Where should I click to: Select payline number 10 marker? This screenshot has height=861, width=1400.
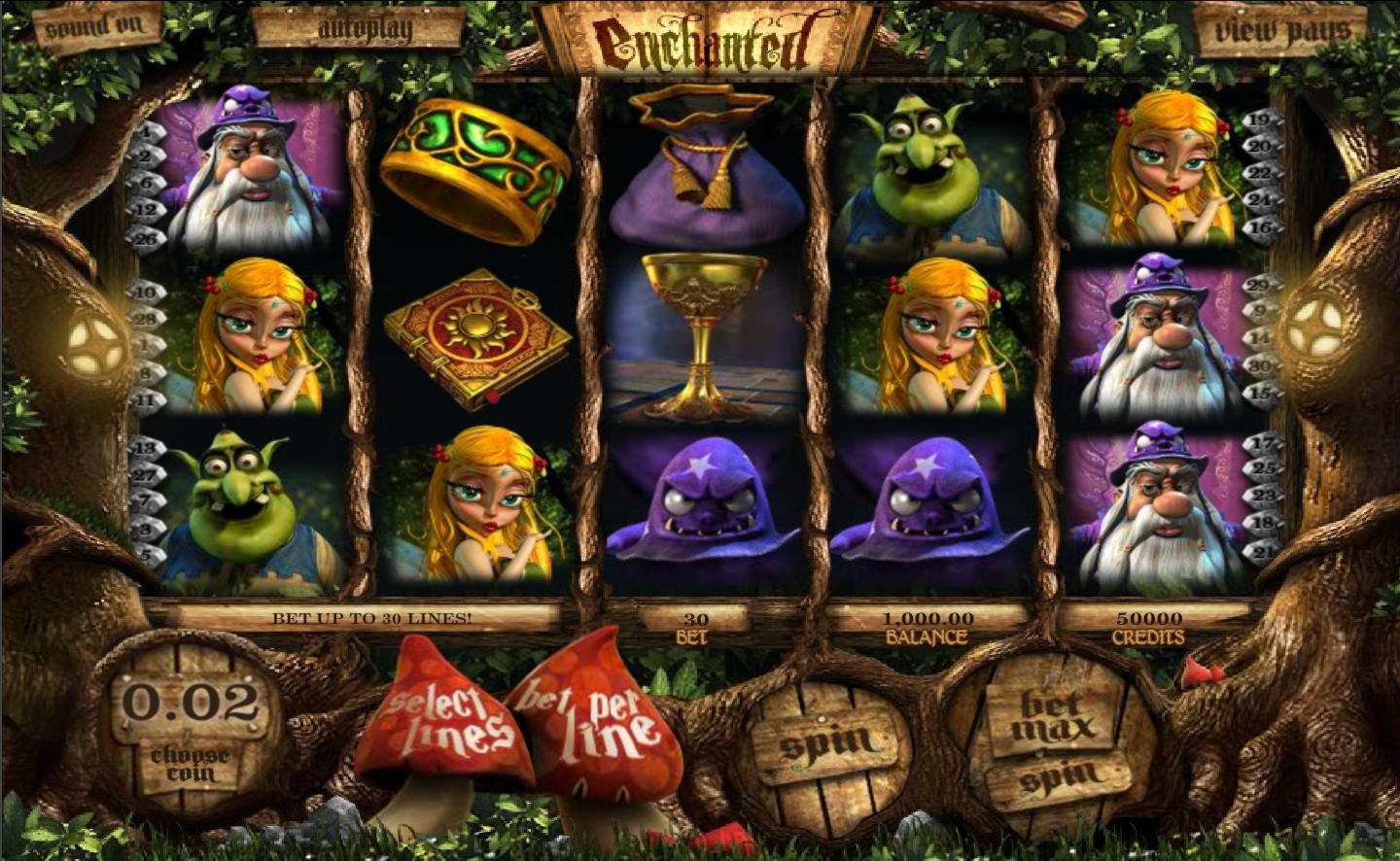tap(145, 292)
